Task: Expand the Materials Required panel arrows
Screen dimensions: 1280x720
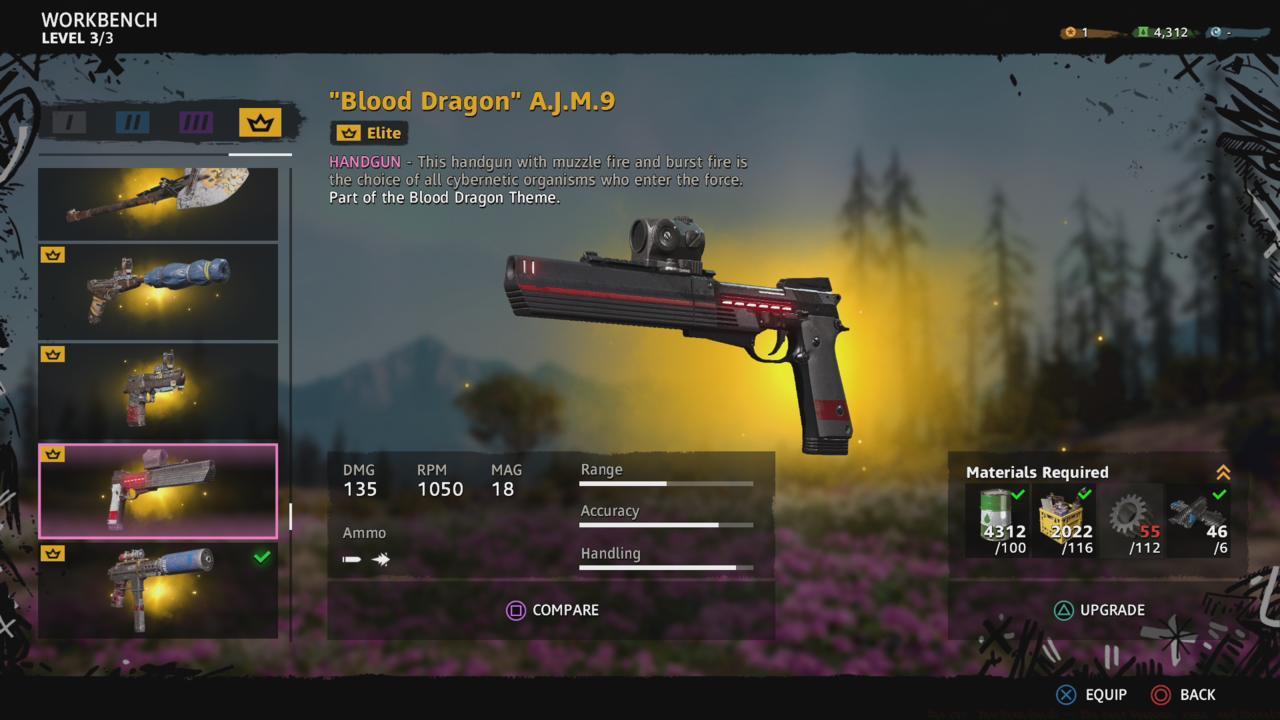Action: (1222, 473)
